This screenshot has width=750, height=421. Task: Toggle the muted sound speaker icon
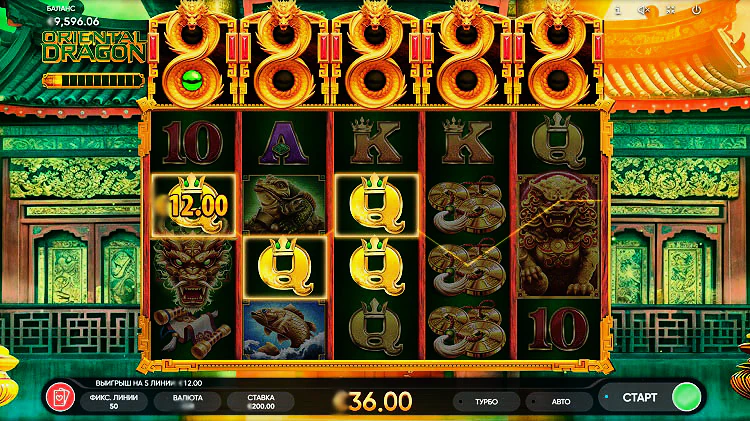(644, 10)
